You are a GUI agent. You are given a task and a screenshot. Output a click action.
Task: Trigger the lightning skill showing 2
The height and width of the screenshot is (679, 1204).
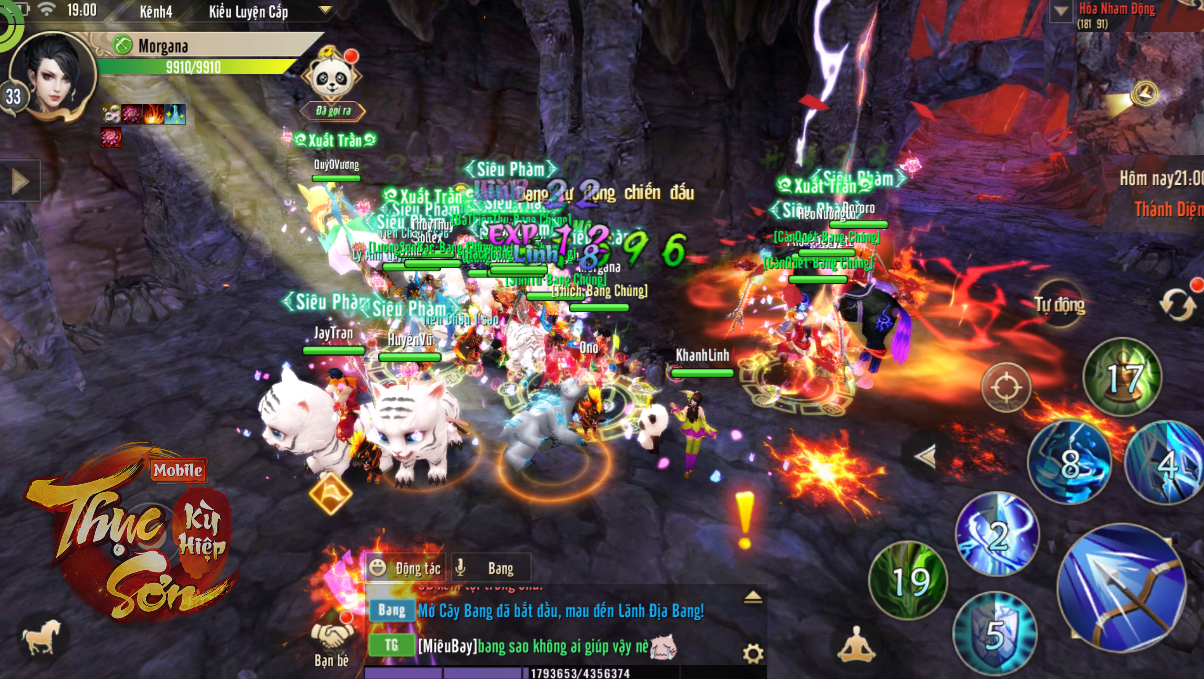[997, 534]
